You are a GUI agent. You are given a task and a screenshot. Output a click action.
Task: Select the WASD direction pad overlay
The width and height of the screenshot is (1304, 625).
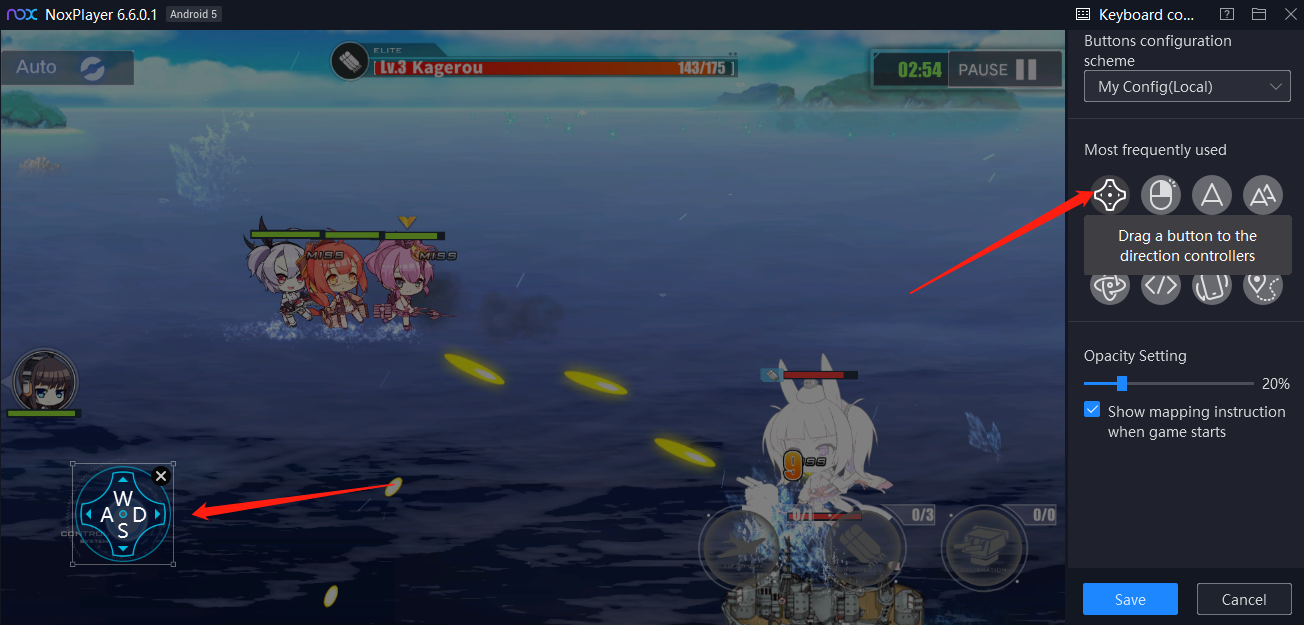pyautogui.click(x=122, y=515)
